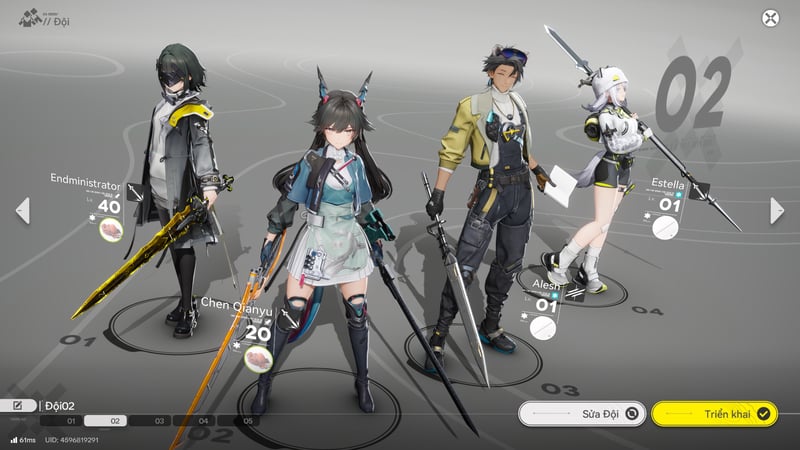Choose team tab 04
This screenshot has height=450, width=800.
pos(204,421)
